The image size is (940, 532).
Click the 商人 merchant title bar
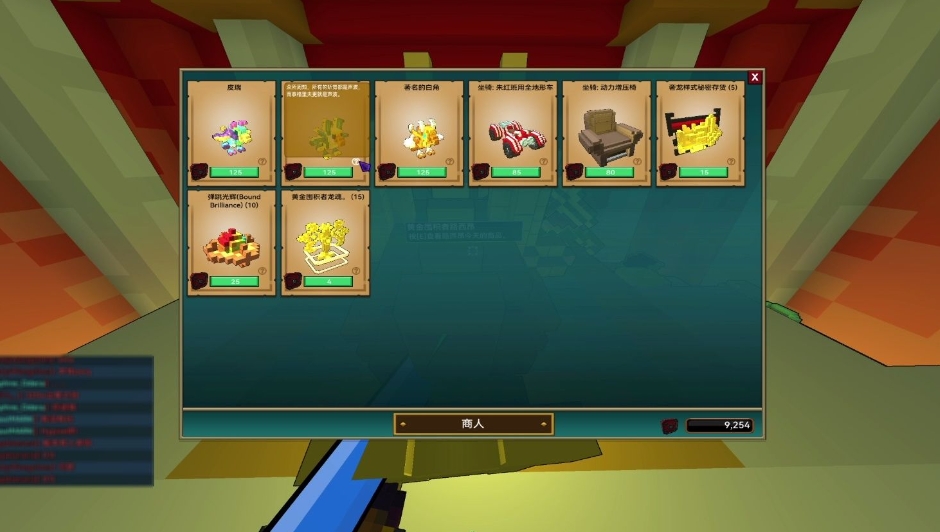pyautogui.click(x=473, y=424)
